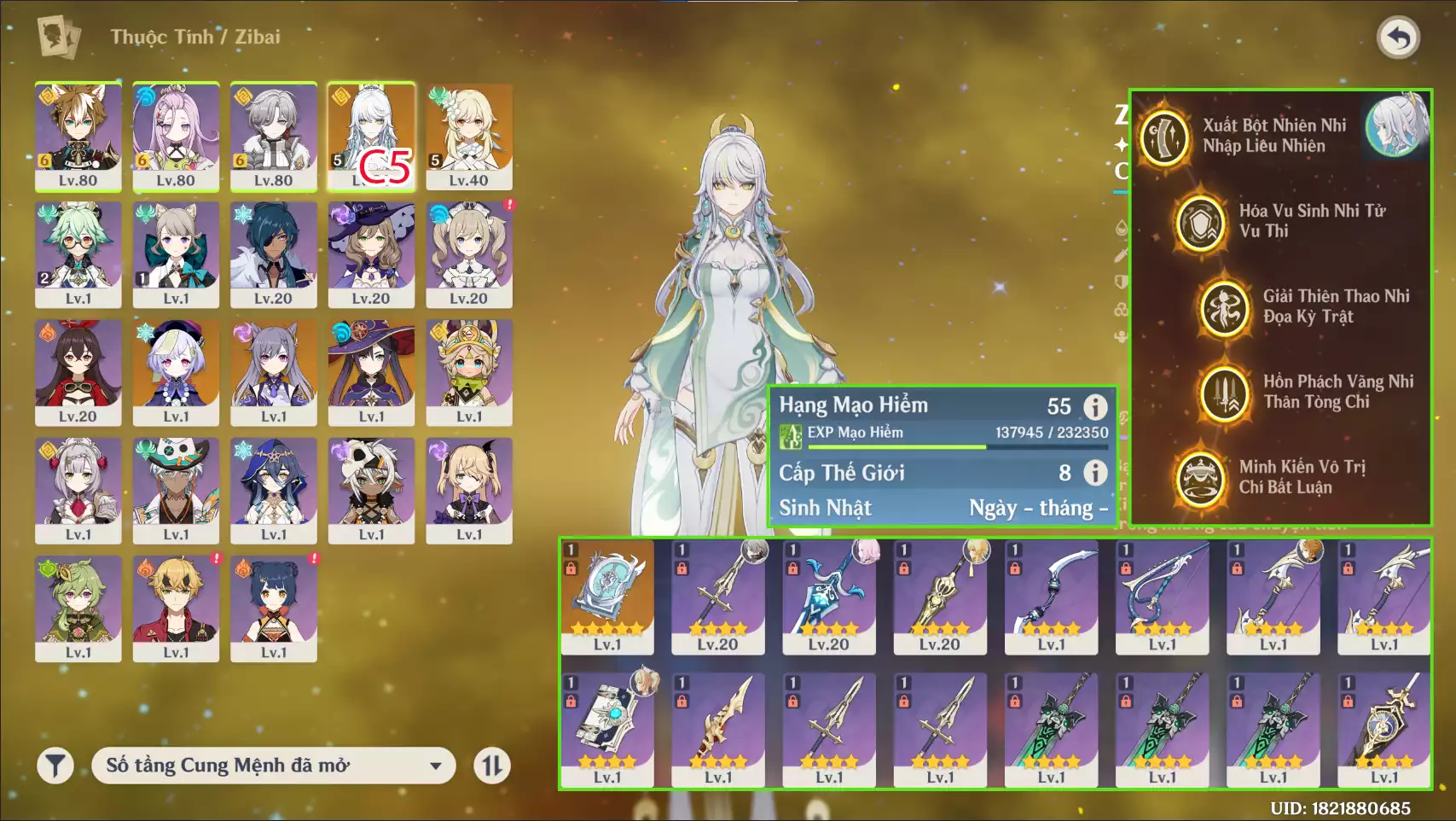Select Barbara's character portrait
Screen dimensions: 1456x821
(469, 253)
